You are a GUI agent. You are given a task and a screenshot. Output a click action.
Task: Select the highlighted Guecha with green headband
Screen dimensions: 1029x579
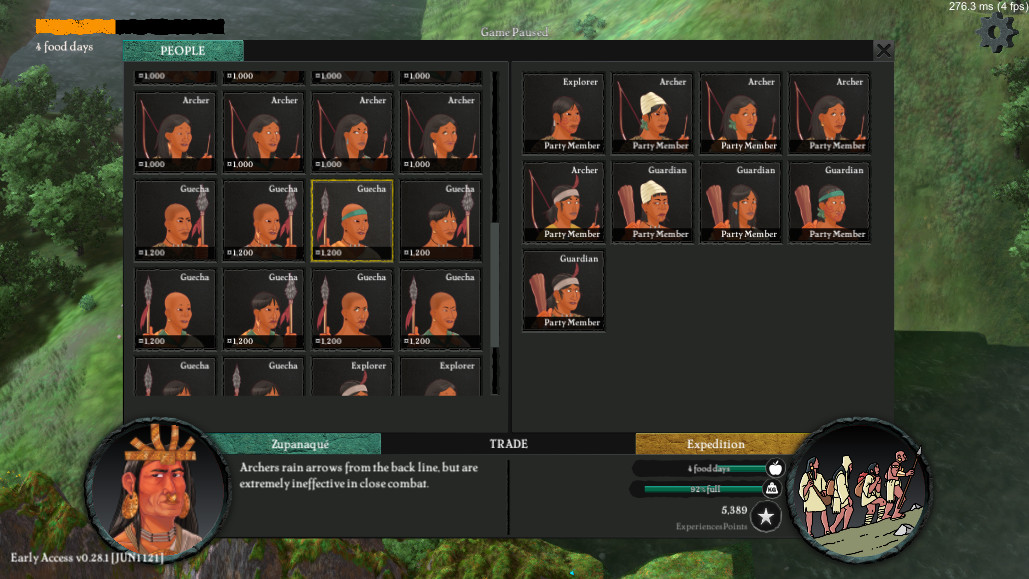pyautogui.click(x=352, y=220)
